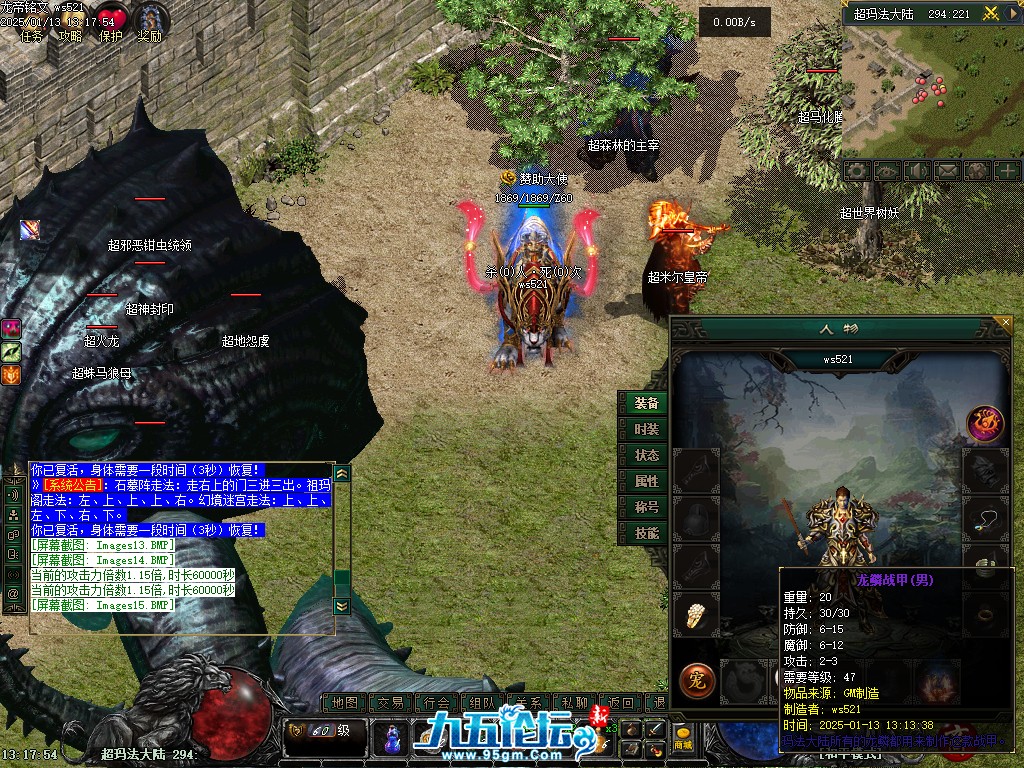Switch to the 时装 fashion tab

point(646,429)
